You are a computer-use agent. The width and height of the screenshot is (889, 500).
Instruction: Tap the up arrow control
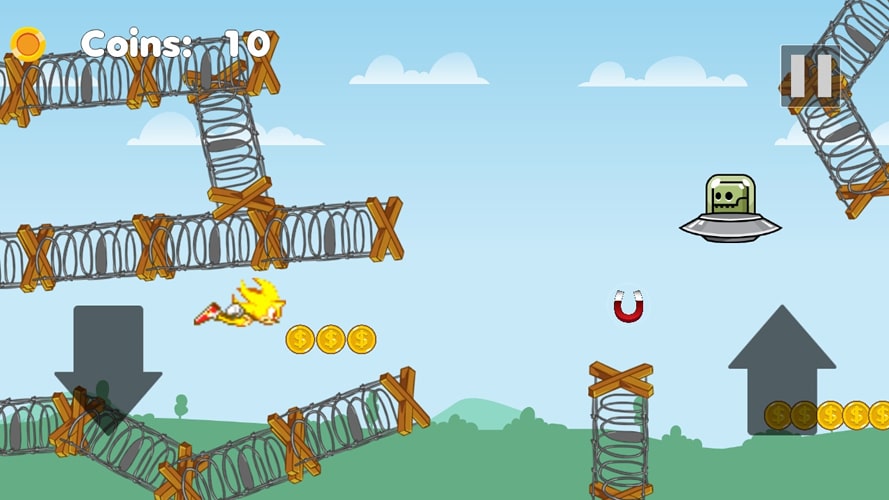(x=781, y=368)
